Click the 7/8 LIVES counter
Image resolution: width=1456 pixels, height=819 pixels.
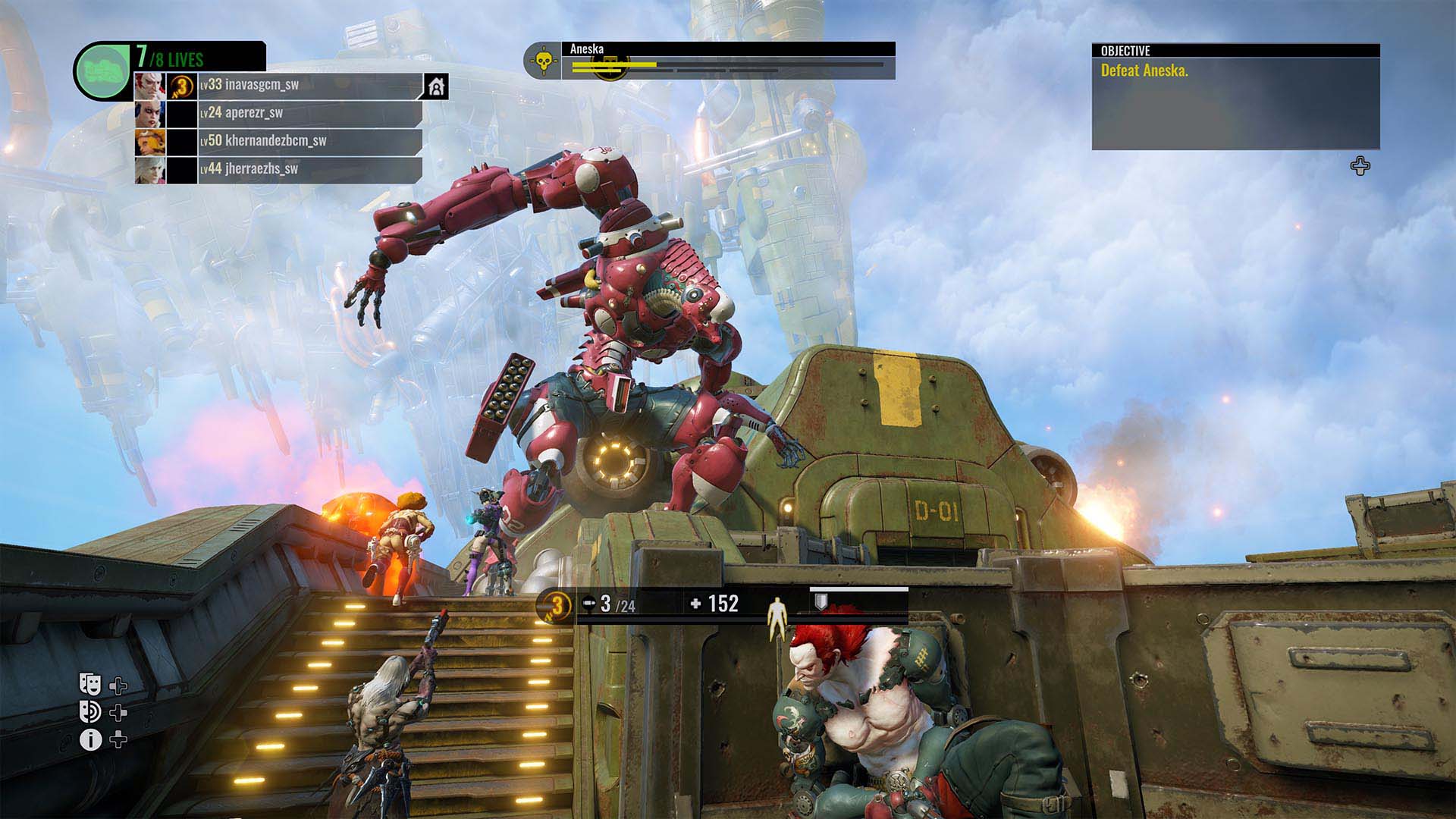(x=167, y=55)
